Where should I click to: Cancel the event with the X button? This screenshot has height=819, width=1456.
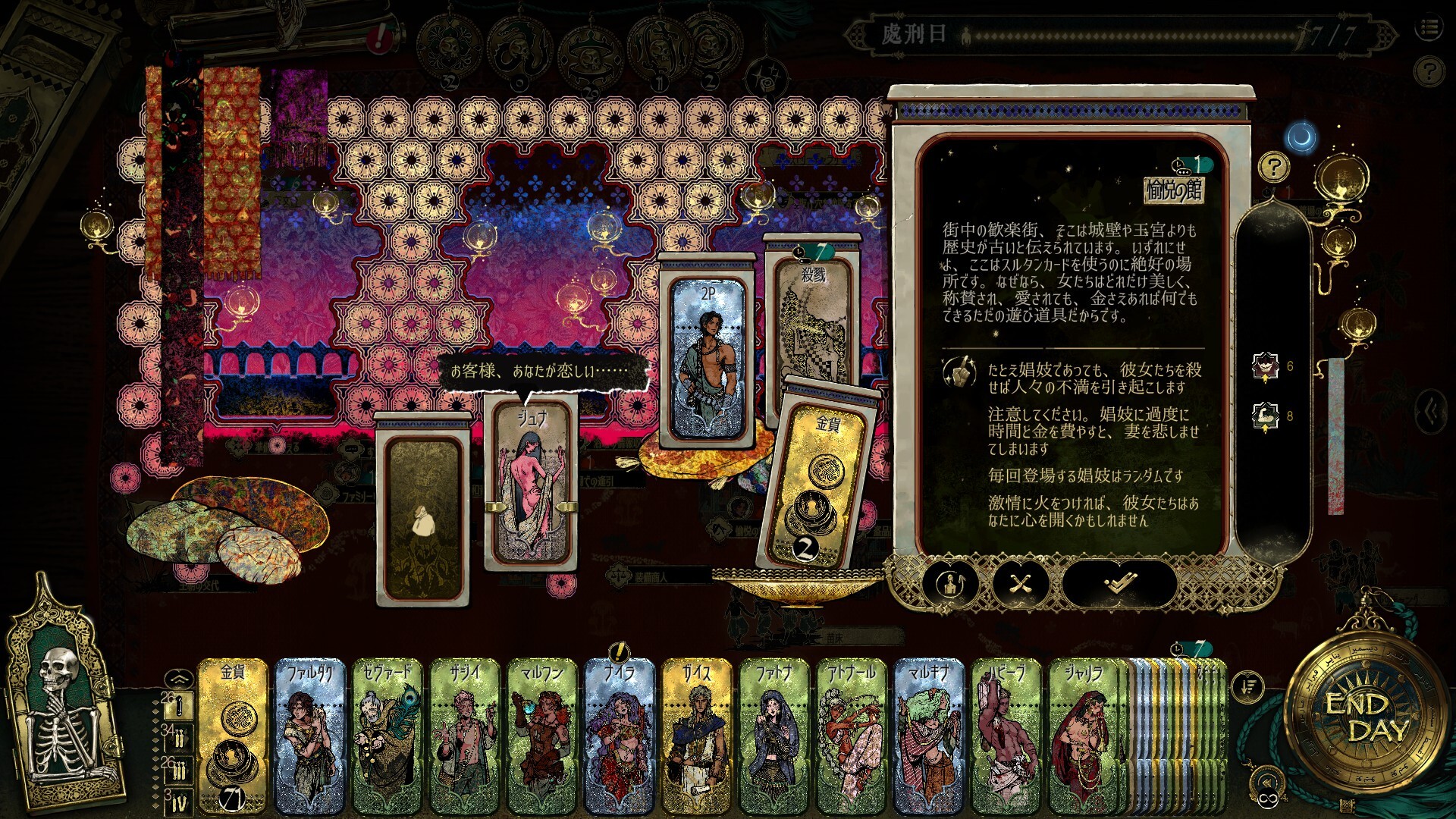pos(1021,584)
